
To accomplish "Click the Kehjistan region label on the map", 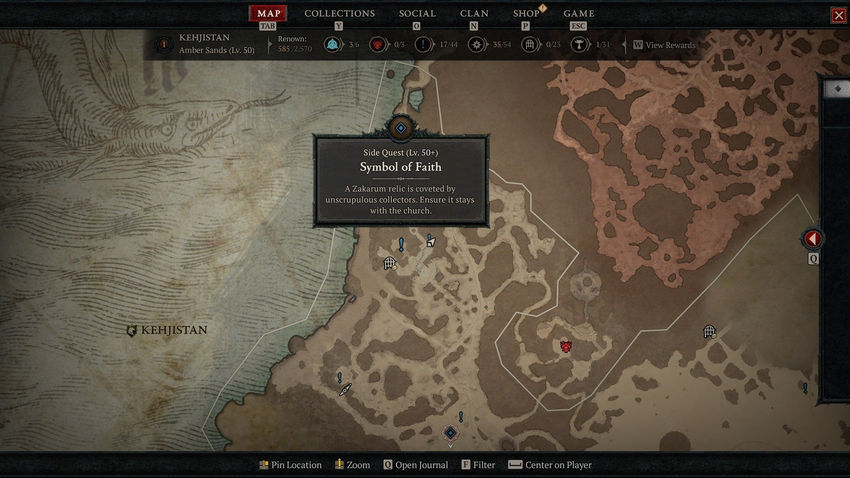I will point(173,330).
